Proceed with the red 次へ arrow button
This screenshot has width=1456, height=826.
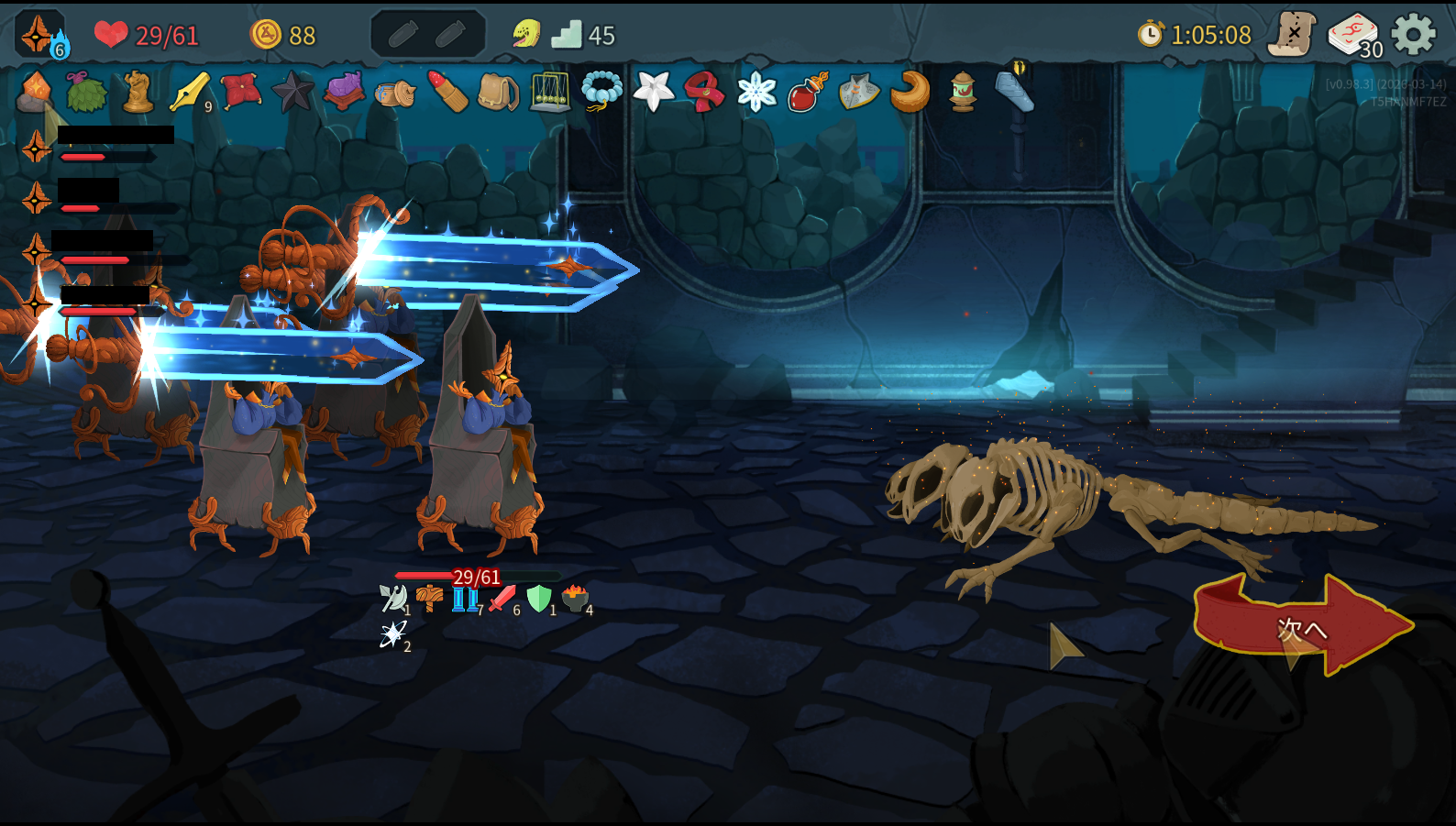point(1302,627)
